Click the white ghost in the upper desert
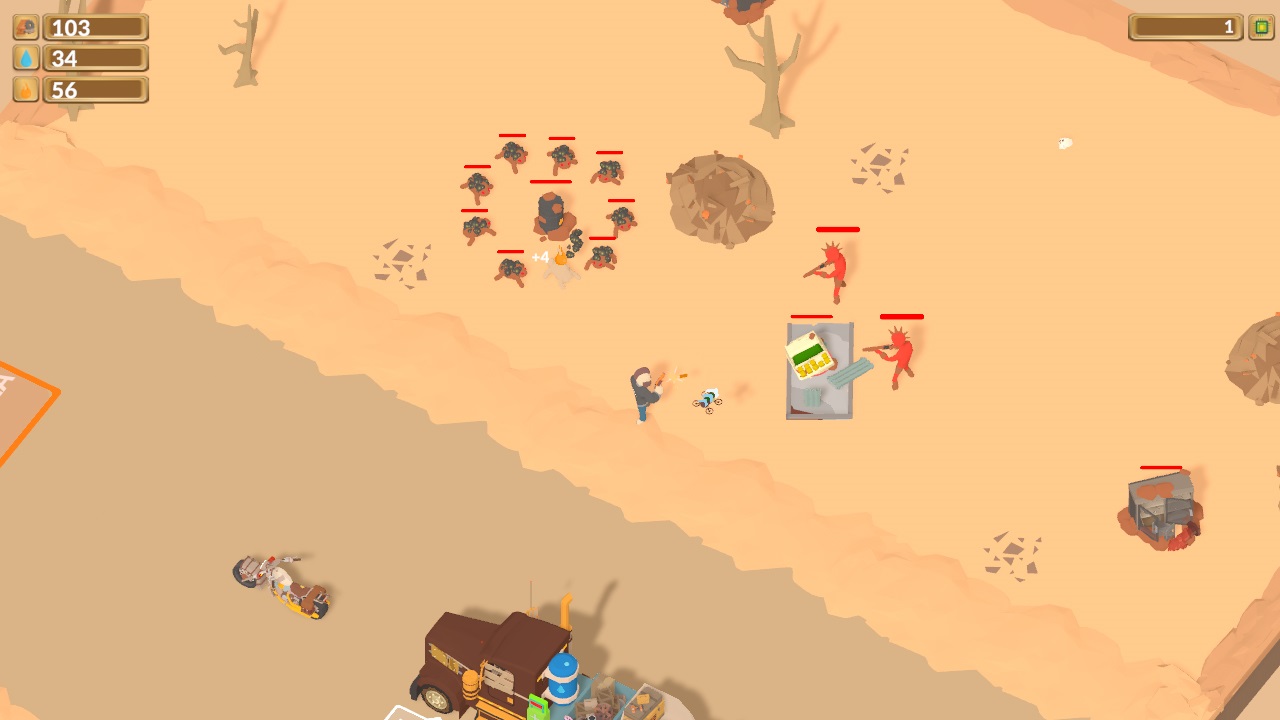This screenshot has width=1280, height=720. click(1063, 145)
